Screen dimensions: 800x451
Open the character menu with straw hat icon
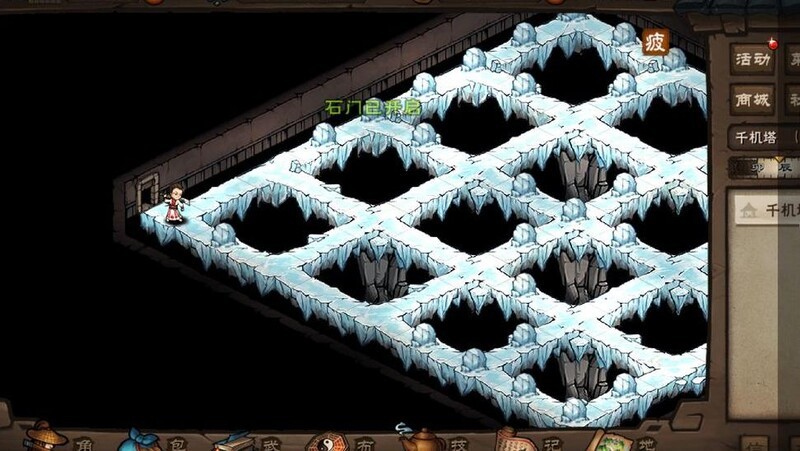pos(45,436)
